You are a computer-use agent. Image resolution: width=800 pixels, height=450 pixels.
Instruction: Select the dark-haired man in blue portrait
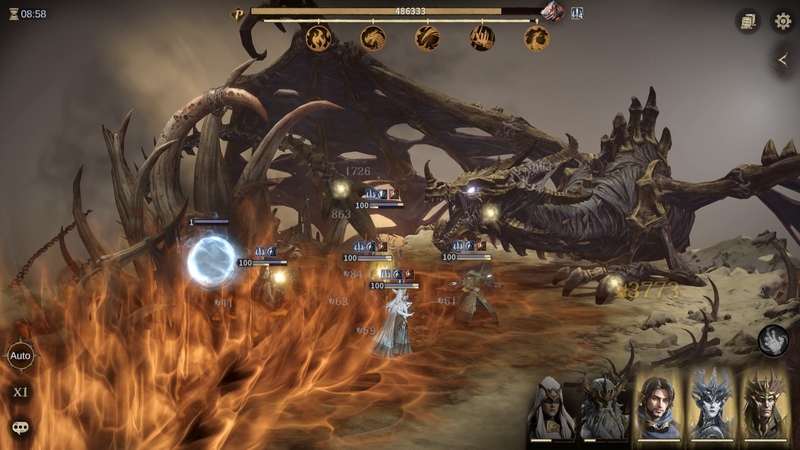click(657, 408)
